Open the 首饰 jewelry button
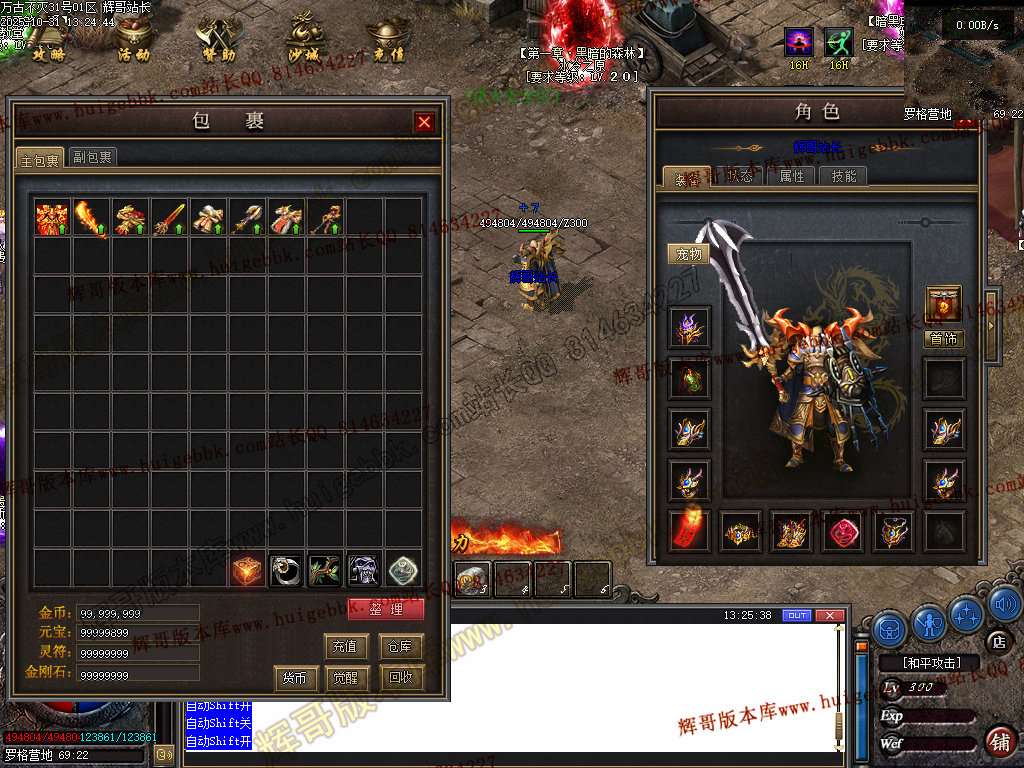 (x=943, y=339)
